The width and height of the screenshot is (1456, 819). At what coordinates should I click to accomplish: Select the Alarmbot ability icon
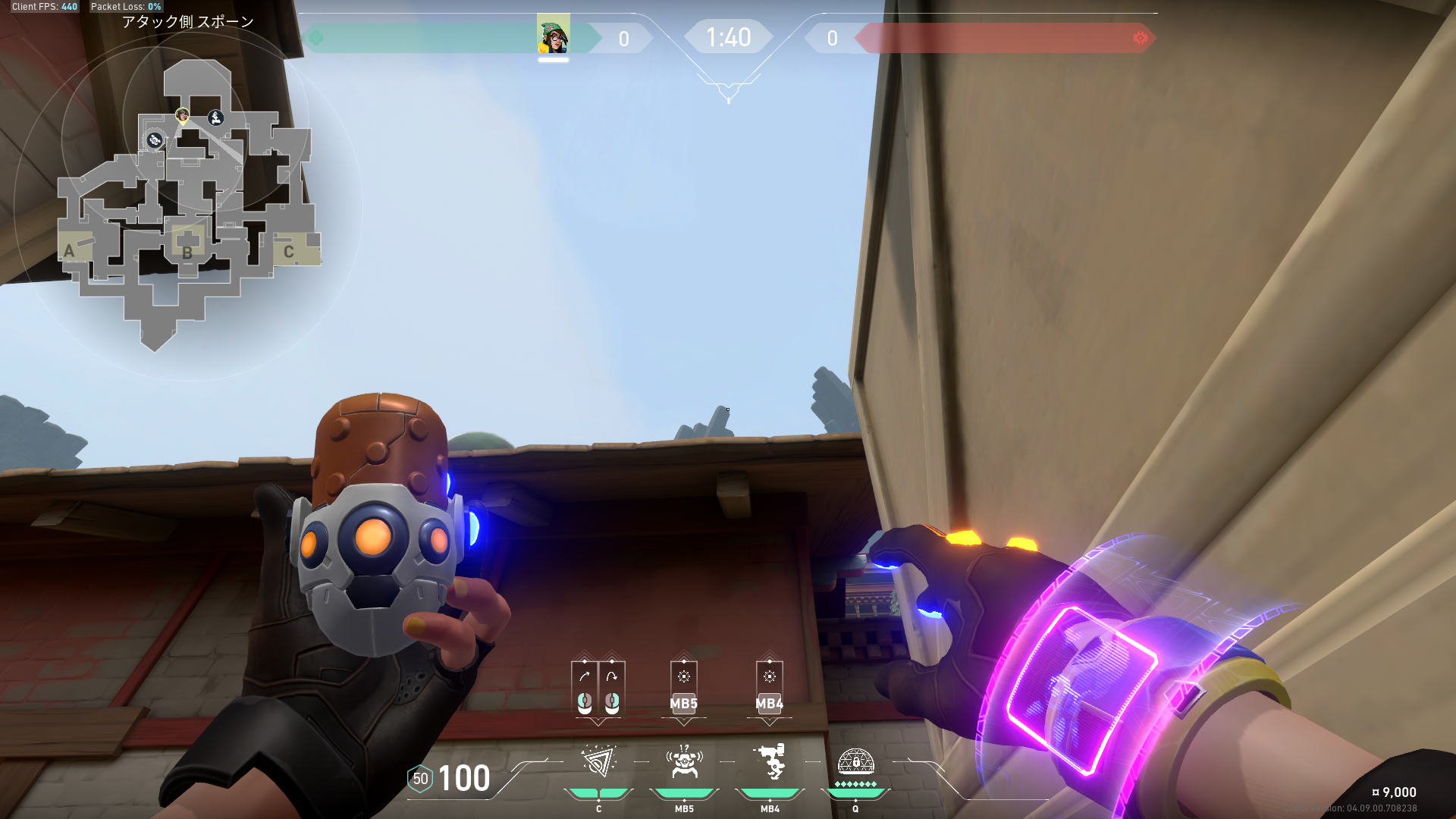coord(684,762)
